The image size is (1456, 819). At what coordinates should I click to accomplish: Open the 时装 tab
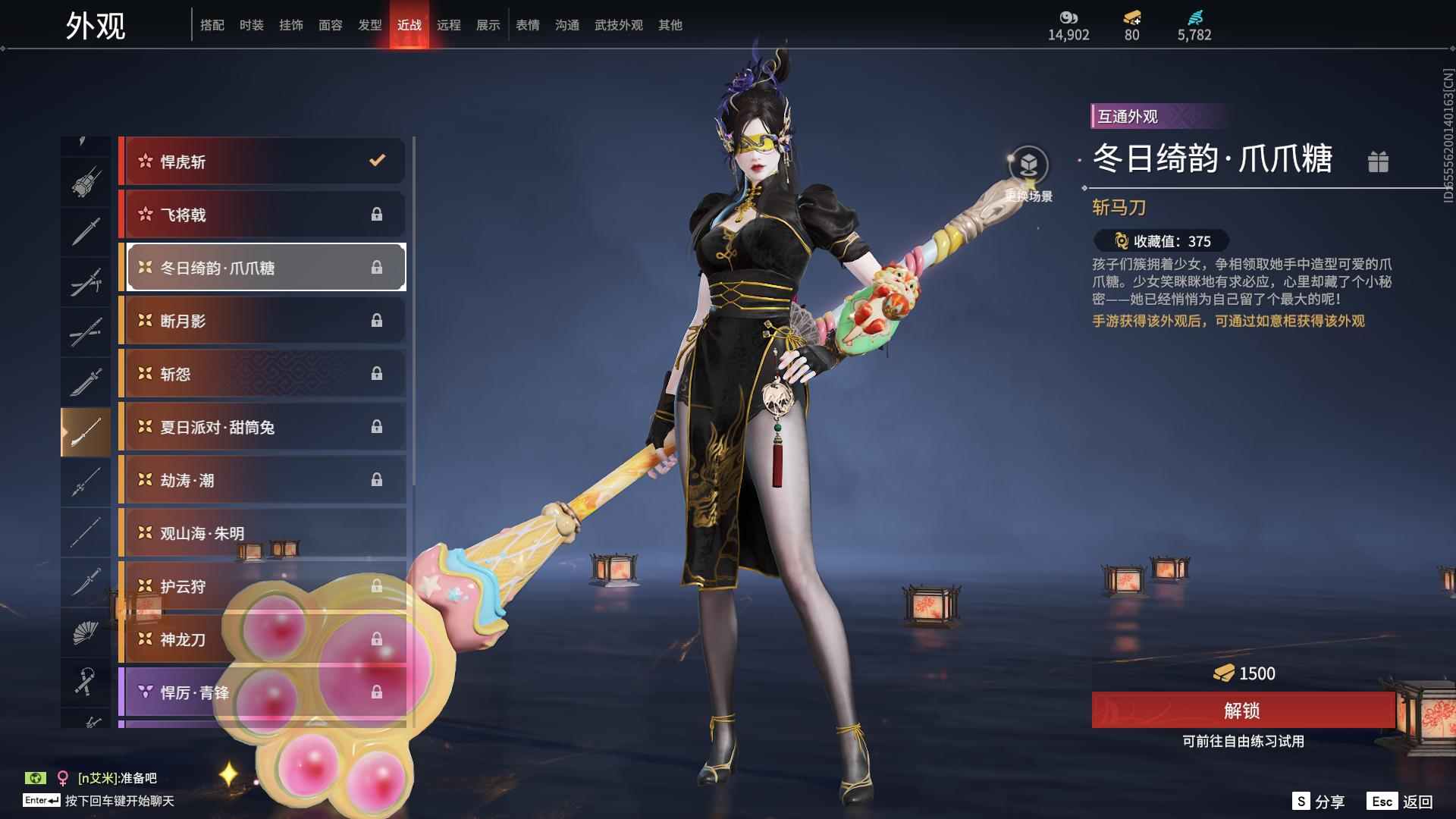coord(251,25)
